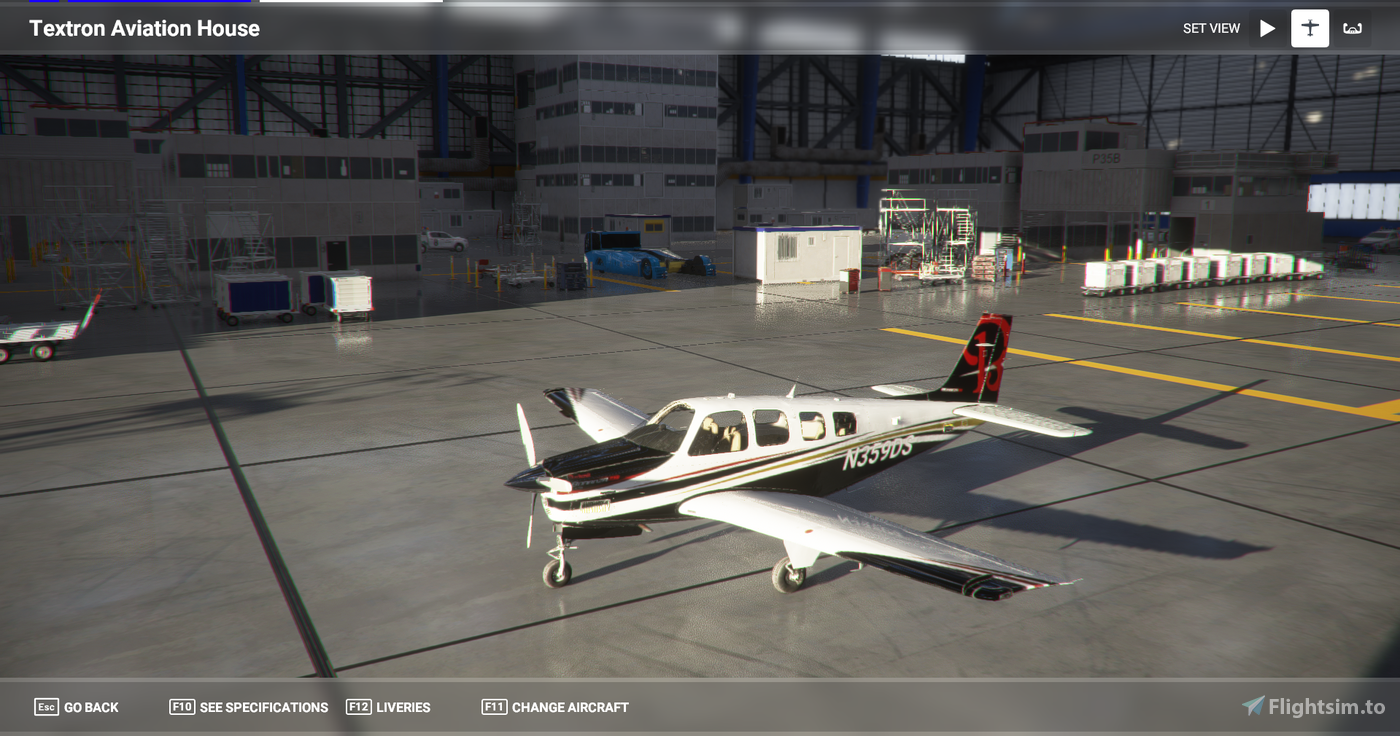Click the F12 key badge
This screenshot has height=736, width=1400.
[x=358, y=706]
